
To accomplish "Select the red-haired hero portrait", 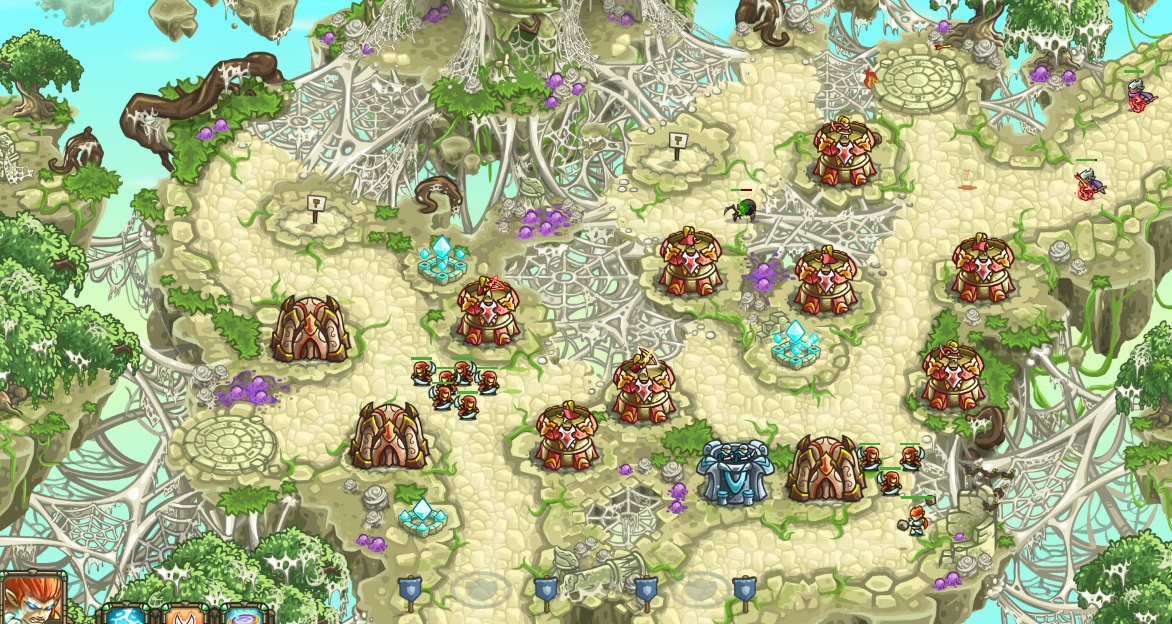I will [x=32, y=600].
